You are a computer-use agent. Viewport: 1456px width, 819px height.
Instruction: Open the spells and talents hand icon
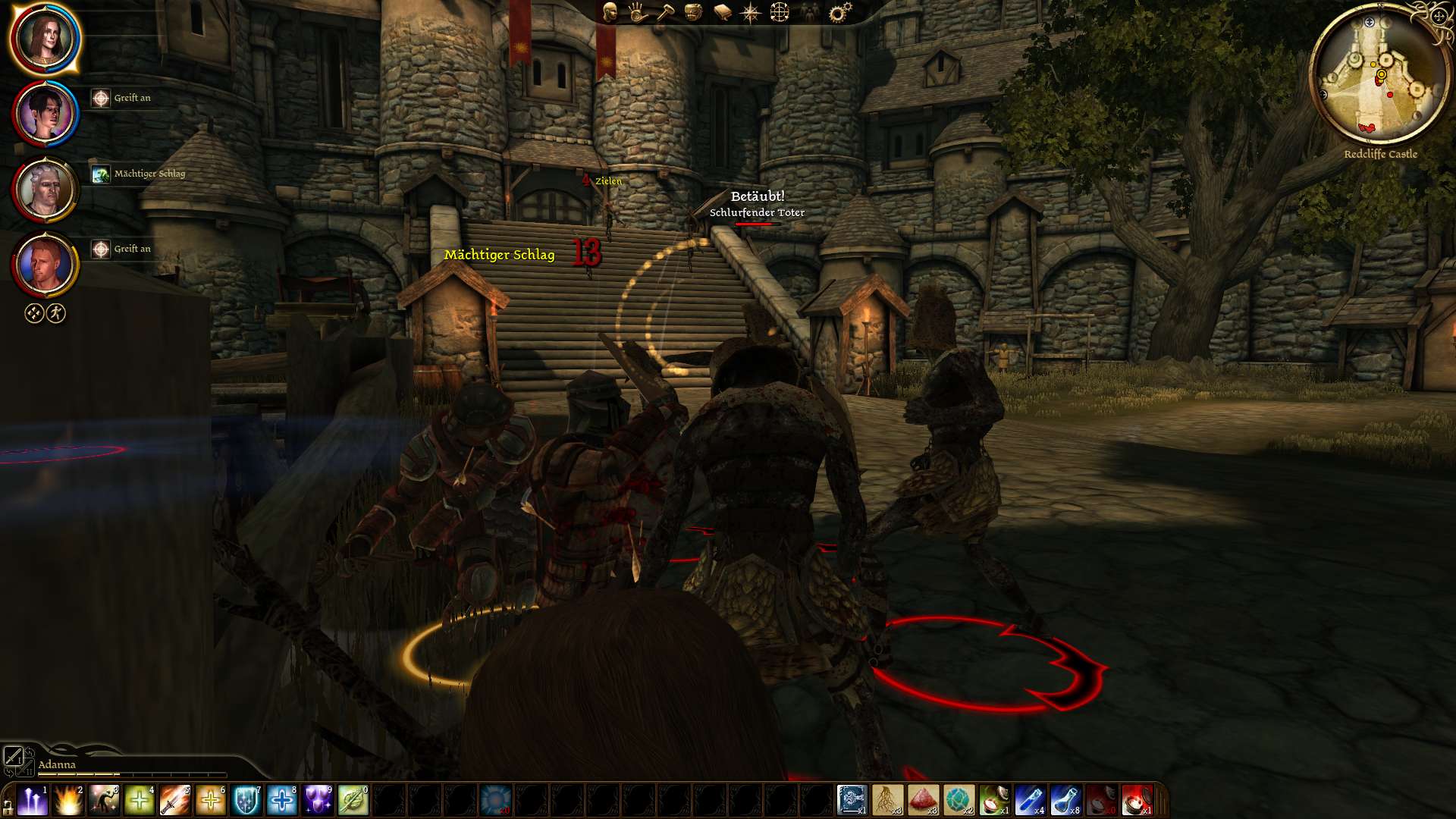637,12
